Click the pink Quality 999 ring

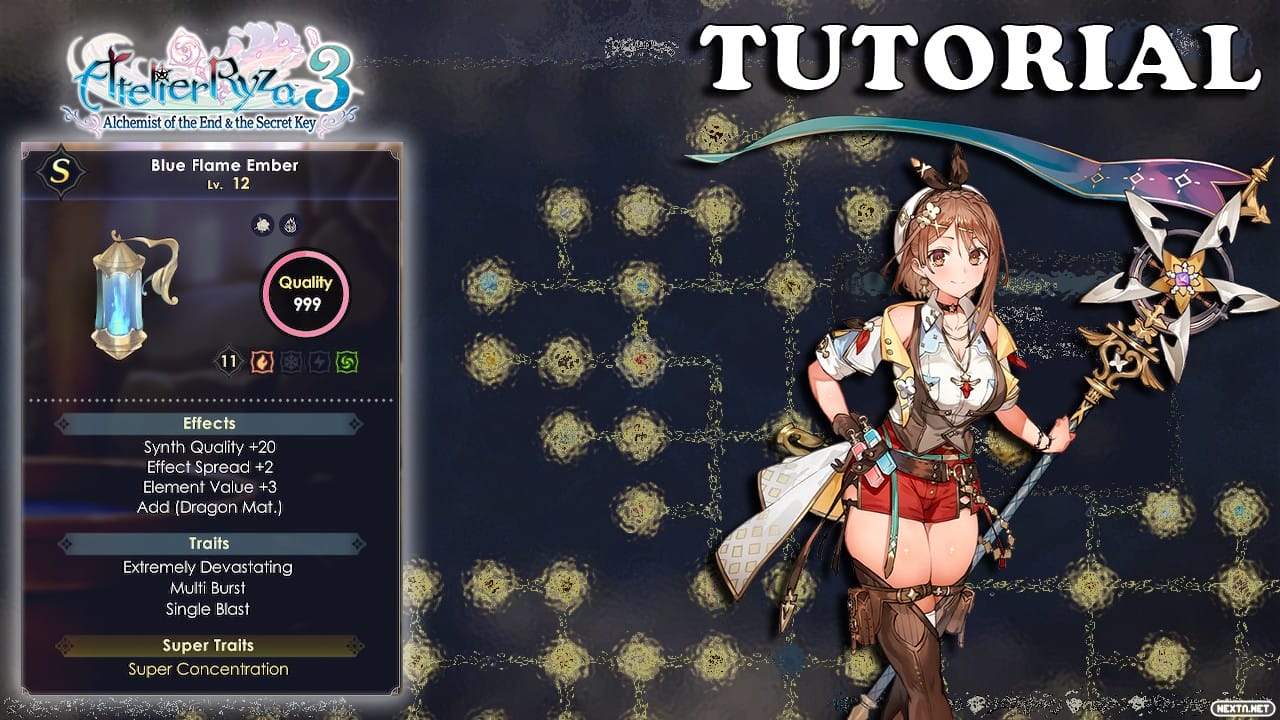[x=306, y=292]
